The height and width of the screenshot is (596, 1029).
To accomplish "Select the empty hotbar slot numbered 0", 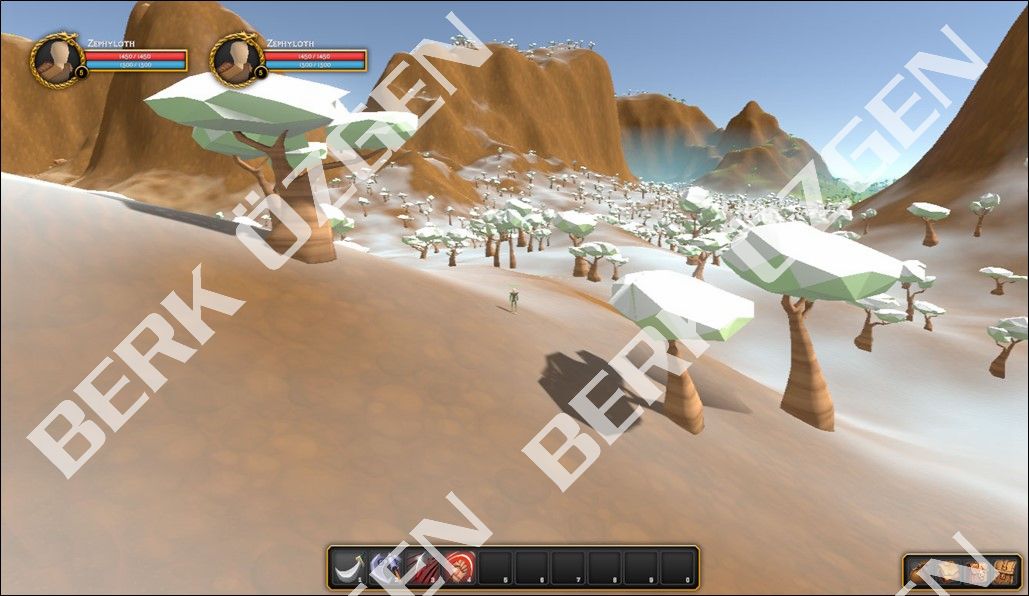I will [x=678, y=567].
